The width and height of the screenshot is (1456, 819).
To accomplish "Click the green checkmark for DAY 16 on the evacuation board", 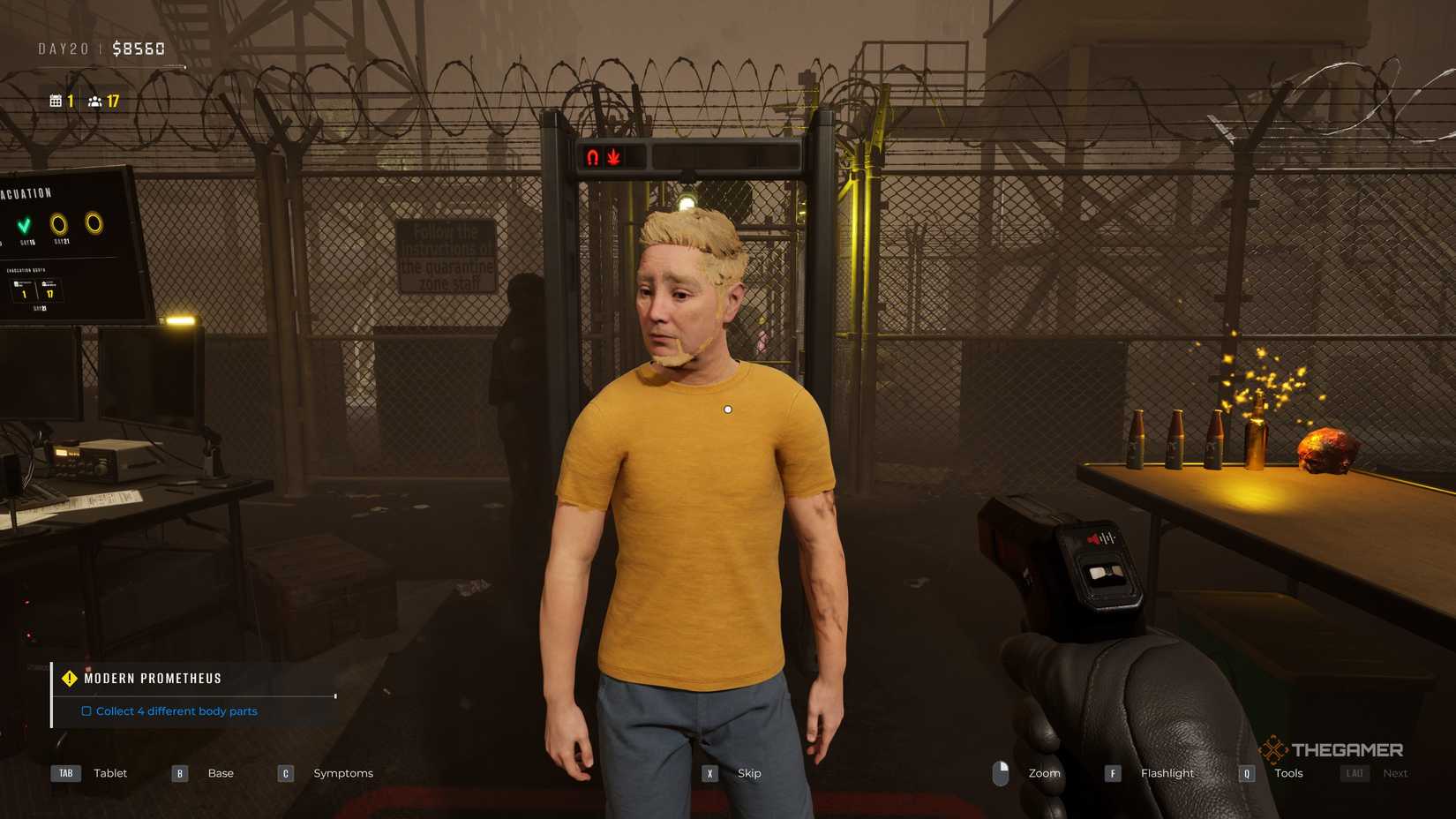I will point(25,223).
